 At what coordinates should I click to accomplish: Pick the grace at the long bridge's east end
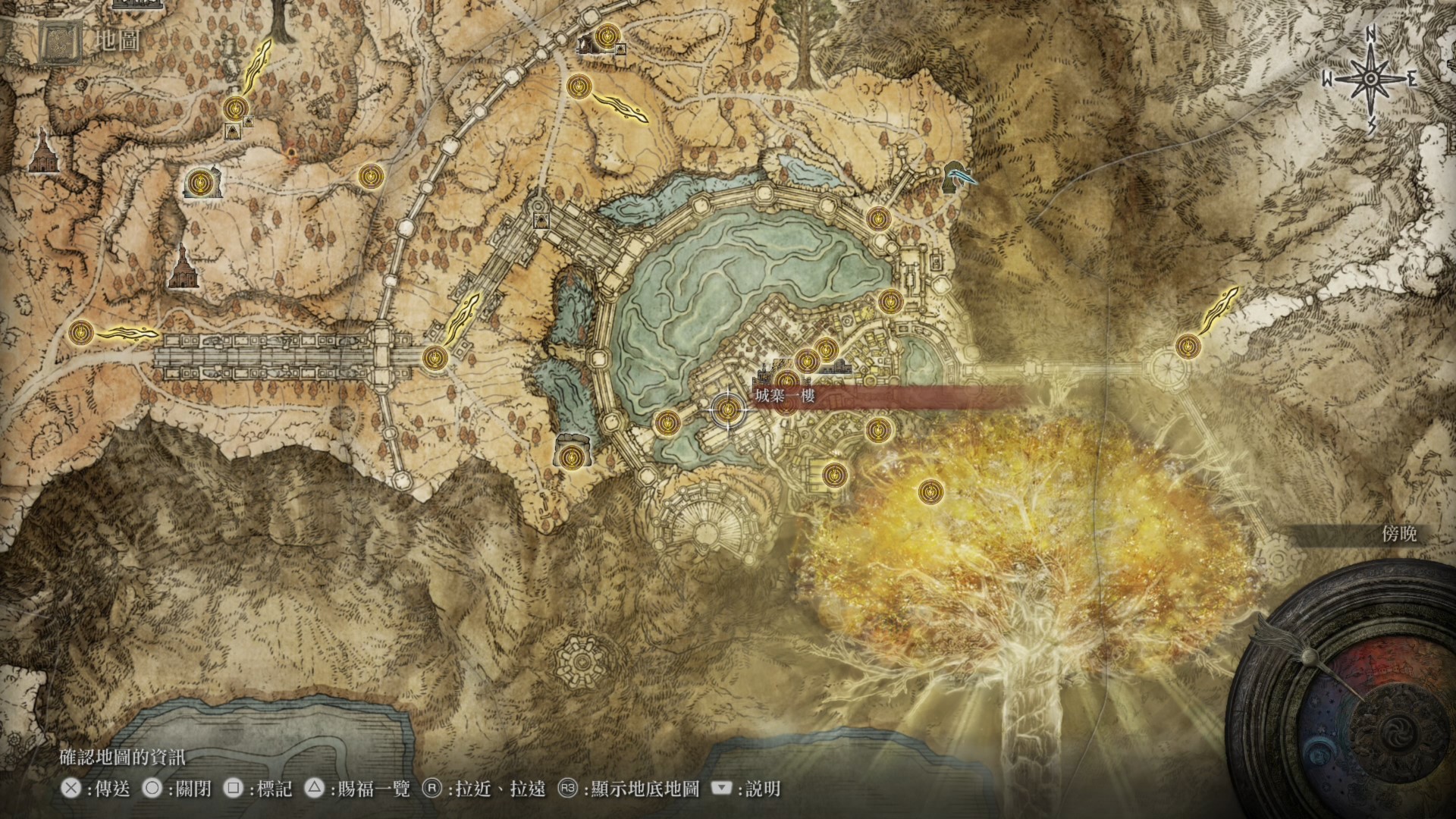click(434, 357)
